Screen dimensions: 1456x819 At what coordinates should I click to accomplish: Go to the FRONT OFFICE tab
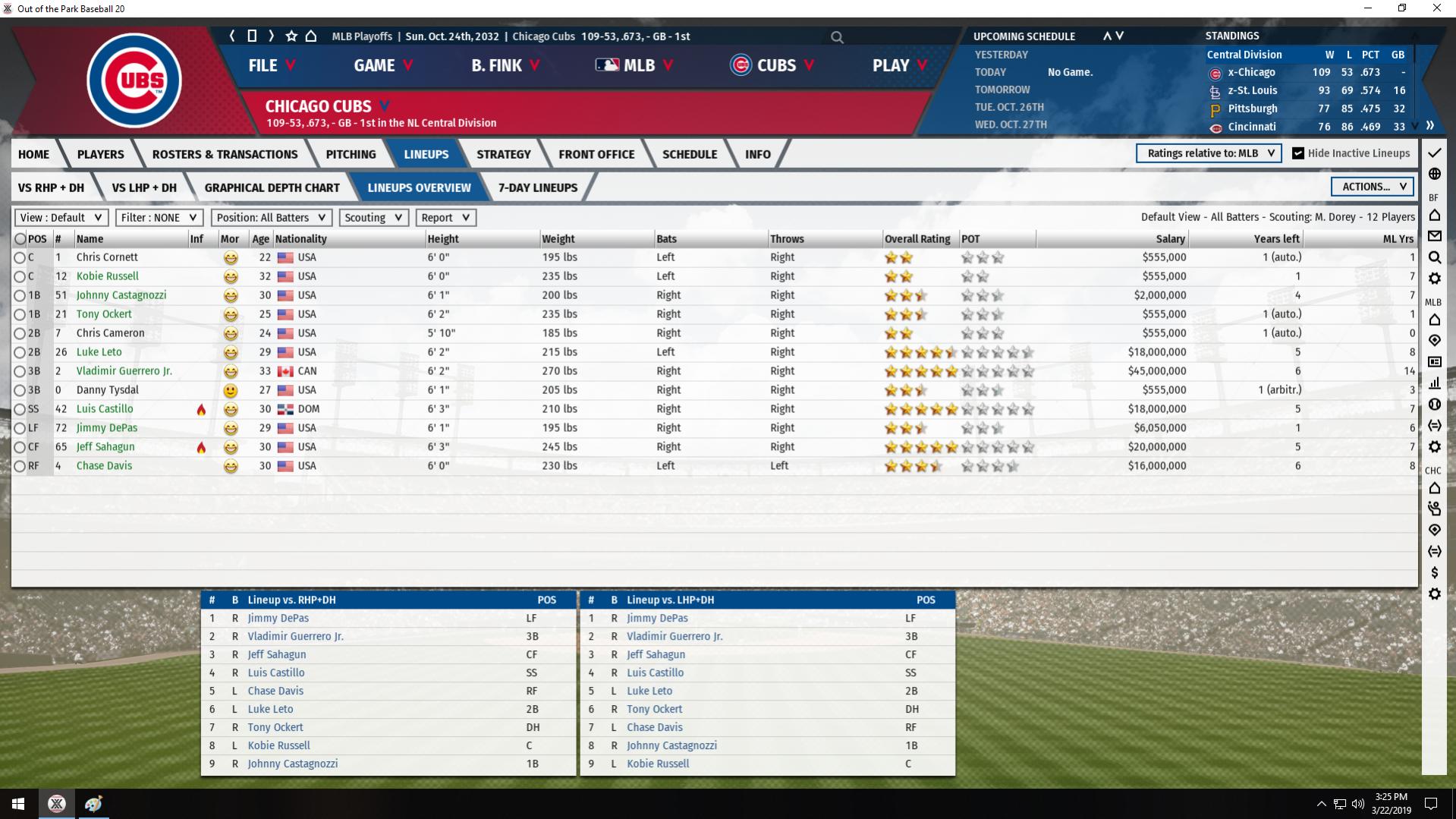(x=596, y=154)
